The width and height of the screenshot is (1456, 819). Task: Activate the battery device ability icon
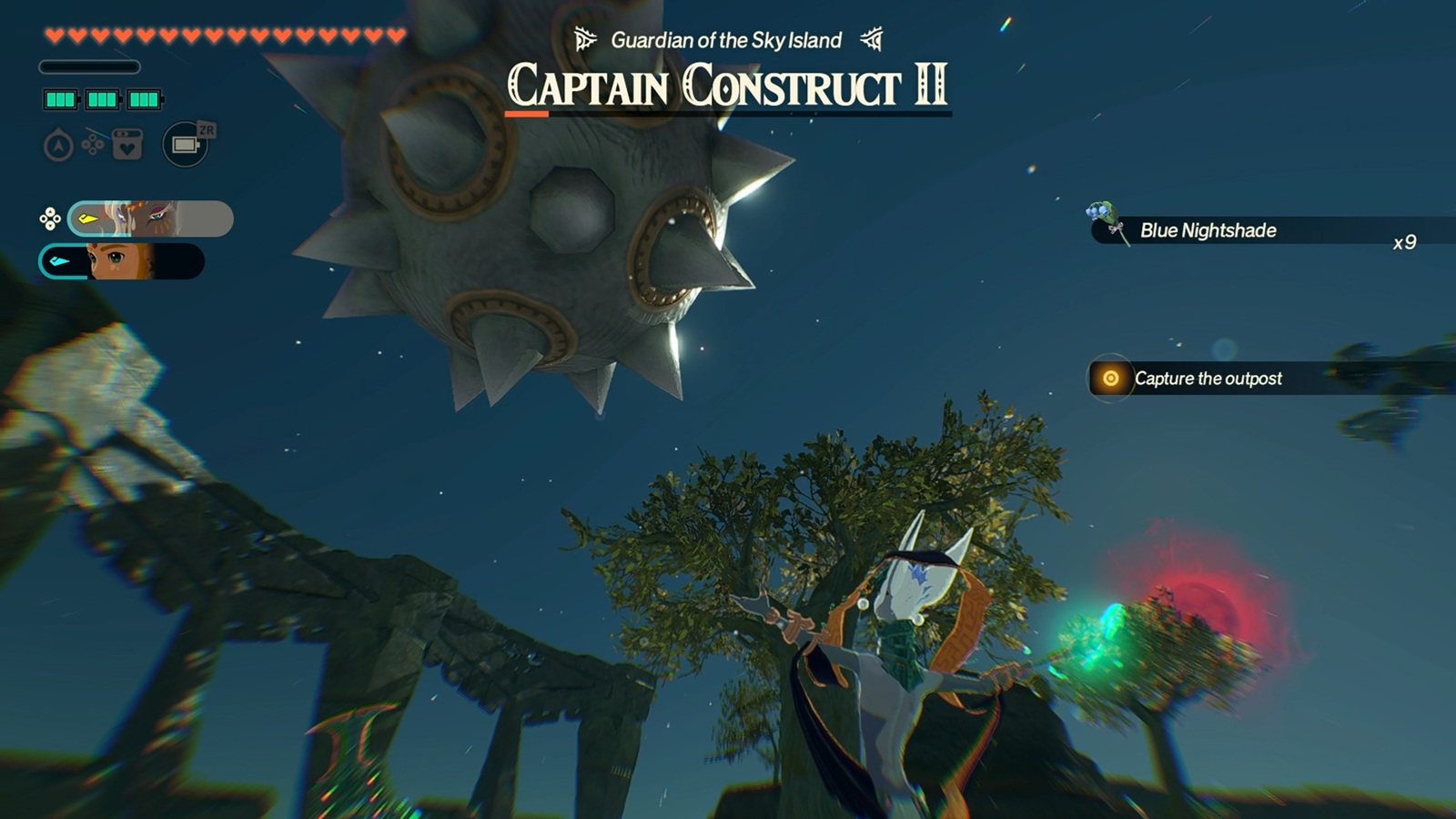click(x=185, y=145)
